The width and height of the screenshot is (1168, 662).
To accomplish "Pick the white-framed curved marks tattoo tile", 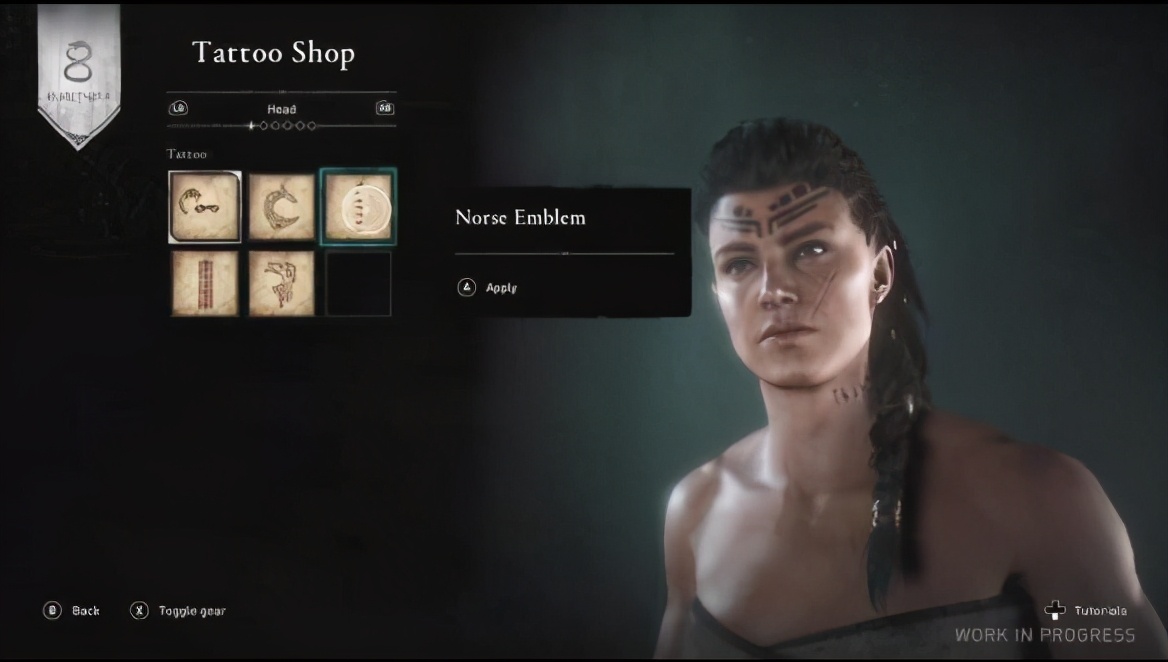I will pyautogui.click(x=205, y=207).
